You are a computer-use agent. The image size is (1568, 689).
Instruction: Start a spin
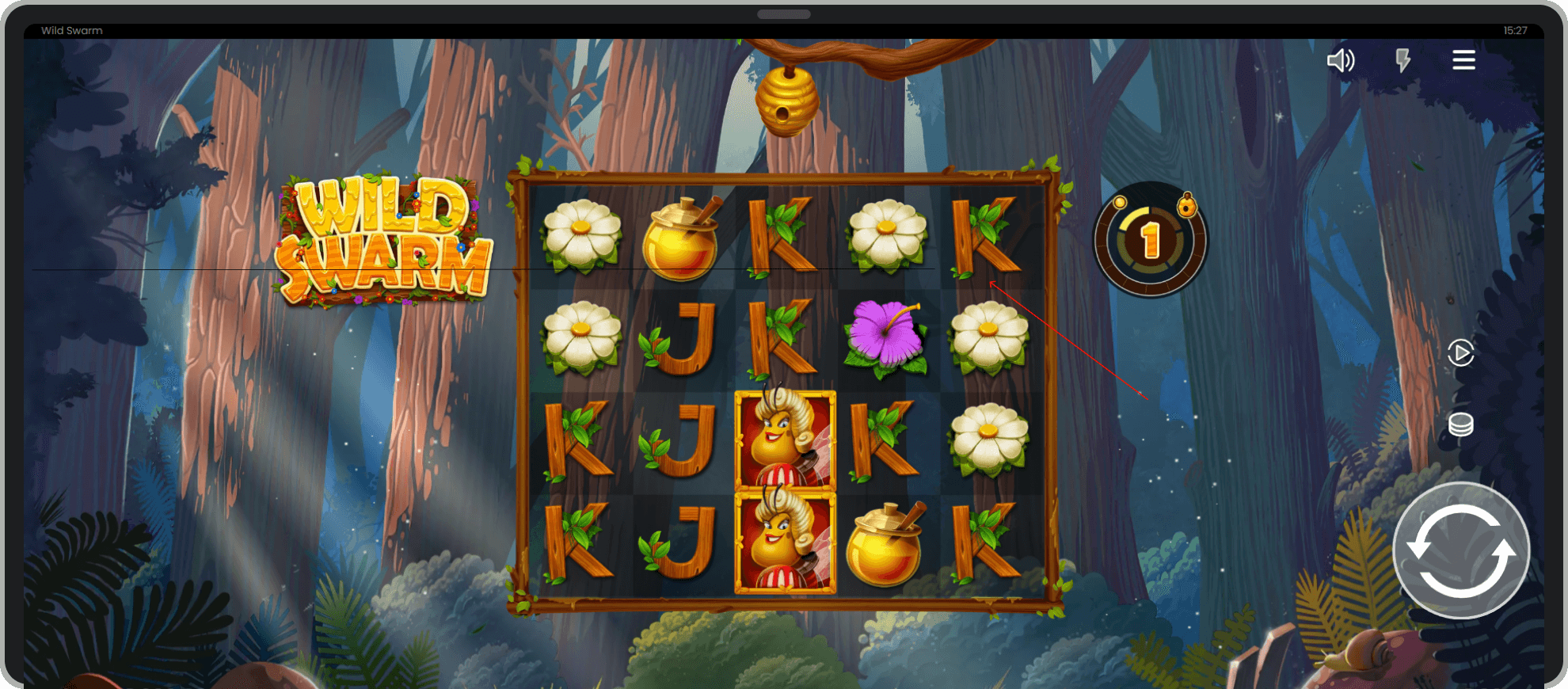coord(1461,550)
